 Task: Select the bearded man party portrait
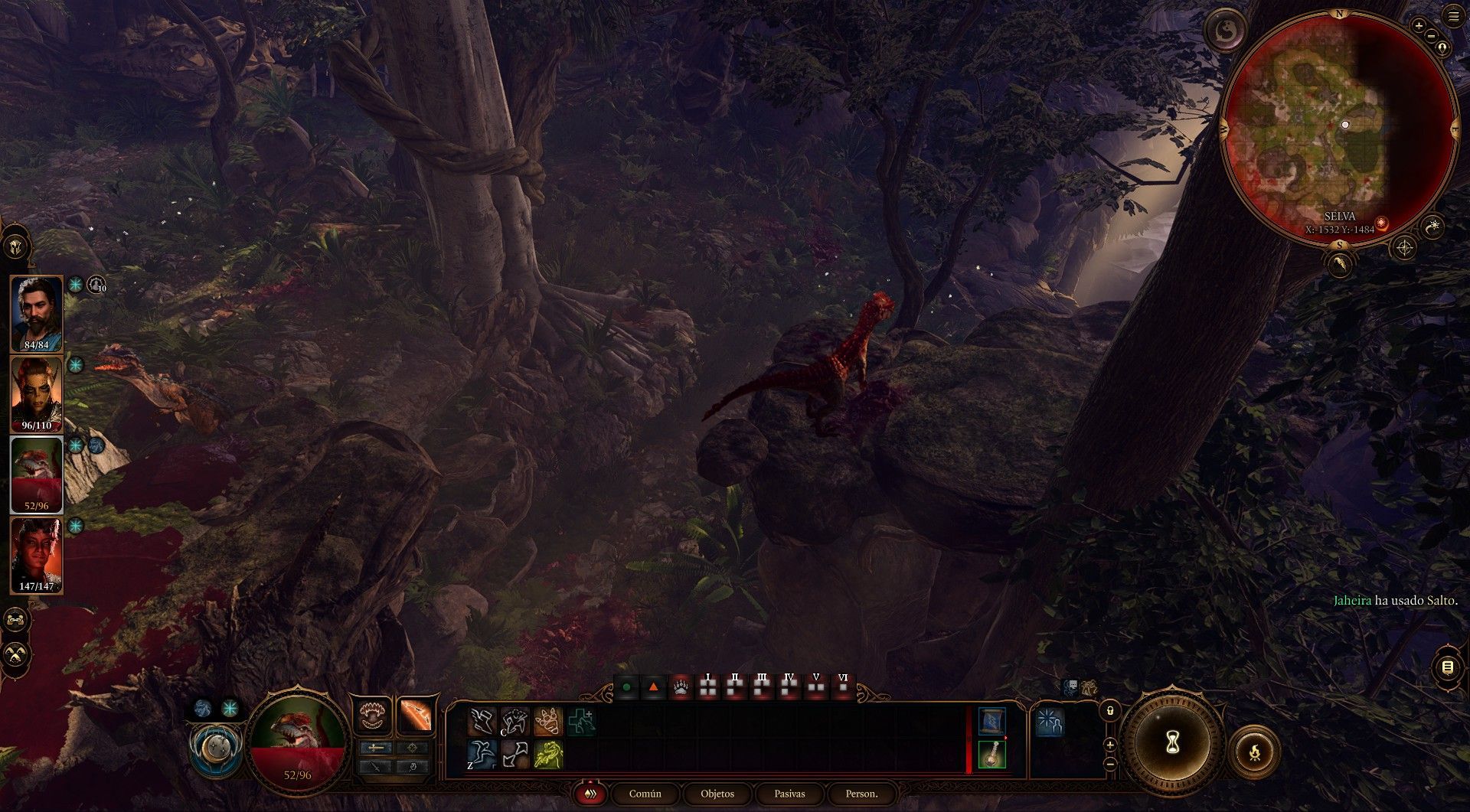37,312
